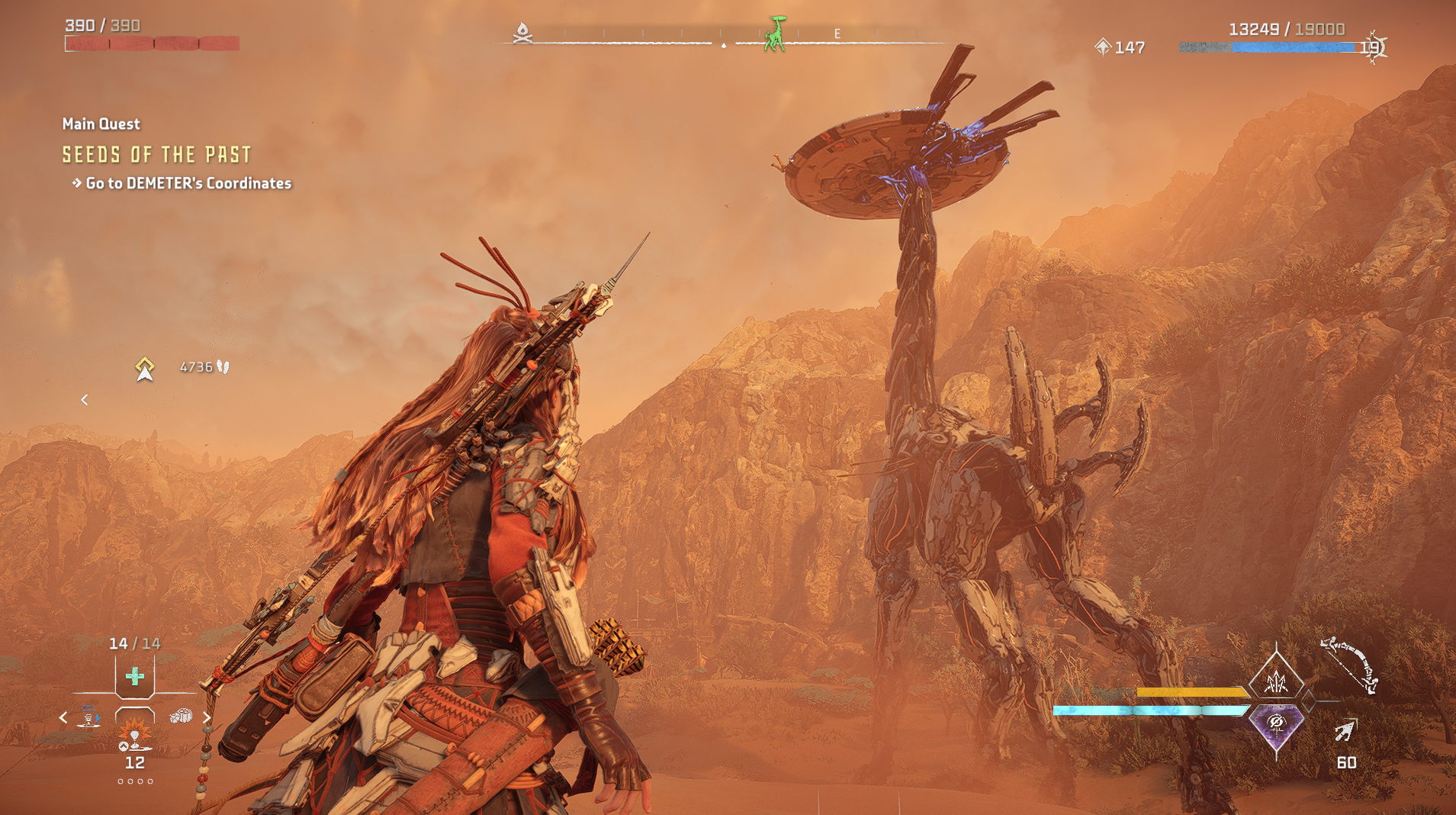
Task: Activate the triple-arrow weapon technique diamond
Action: (x=1276, y=679)
